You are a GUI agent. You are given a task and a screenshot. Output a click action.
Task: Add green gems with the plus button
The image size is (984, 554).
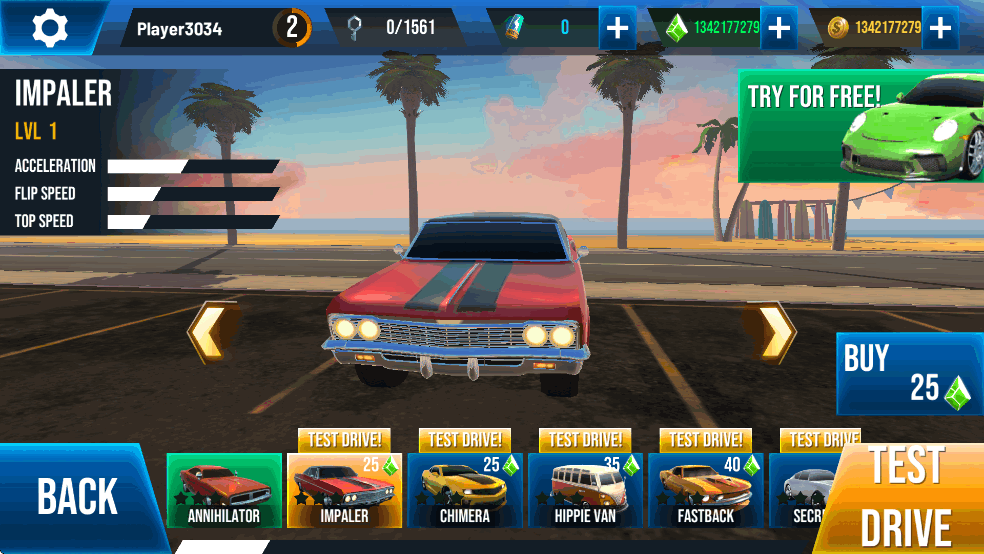coord(778,28)
